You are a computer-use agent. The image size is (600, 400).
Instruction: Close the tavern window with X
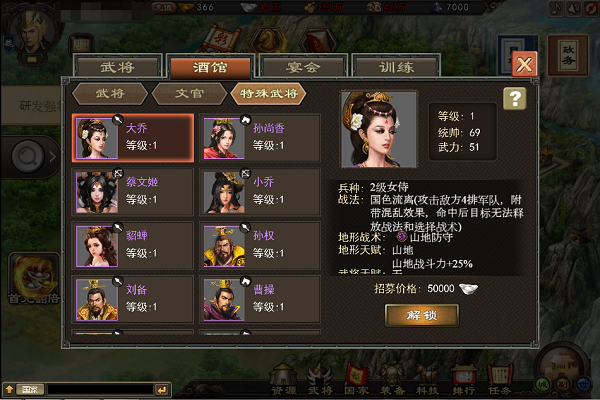point(524,65)
